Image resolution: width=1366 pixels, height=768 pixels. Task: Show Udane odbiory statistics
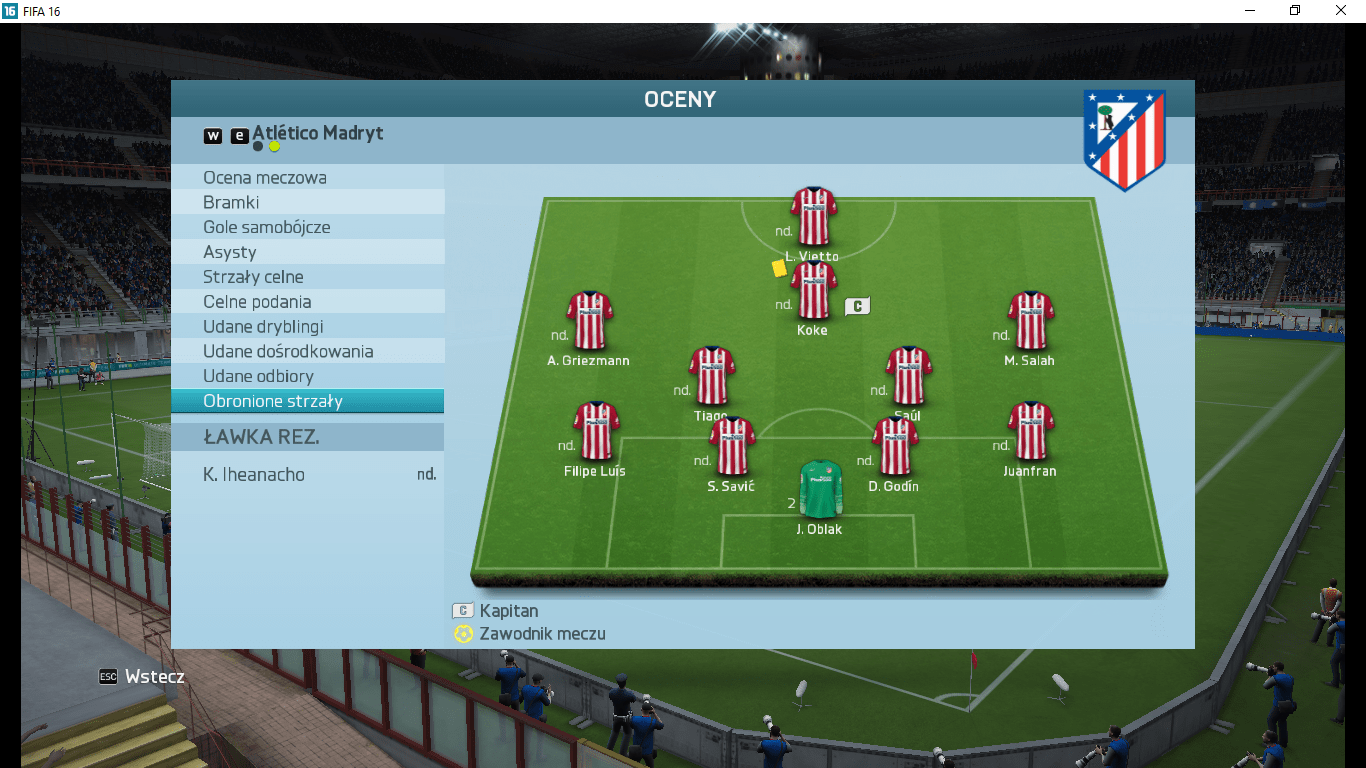[x=307, y=376]
